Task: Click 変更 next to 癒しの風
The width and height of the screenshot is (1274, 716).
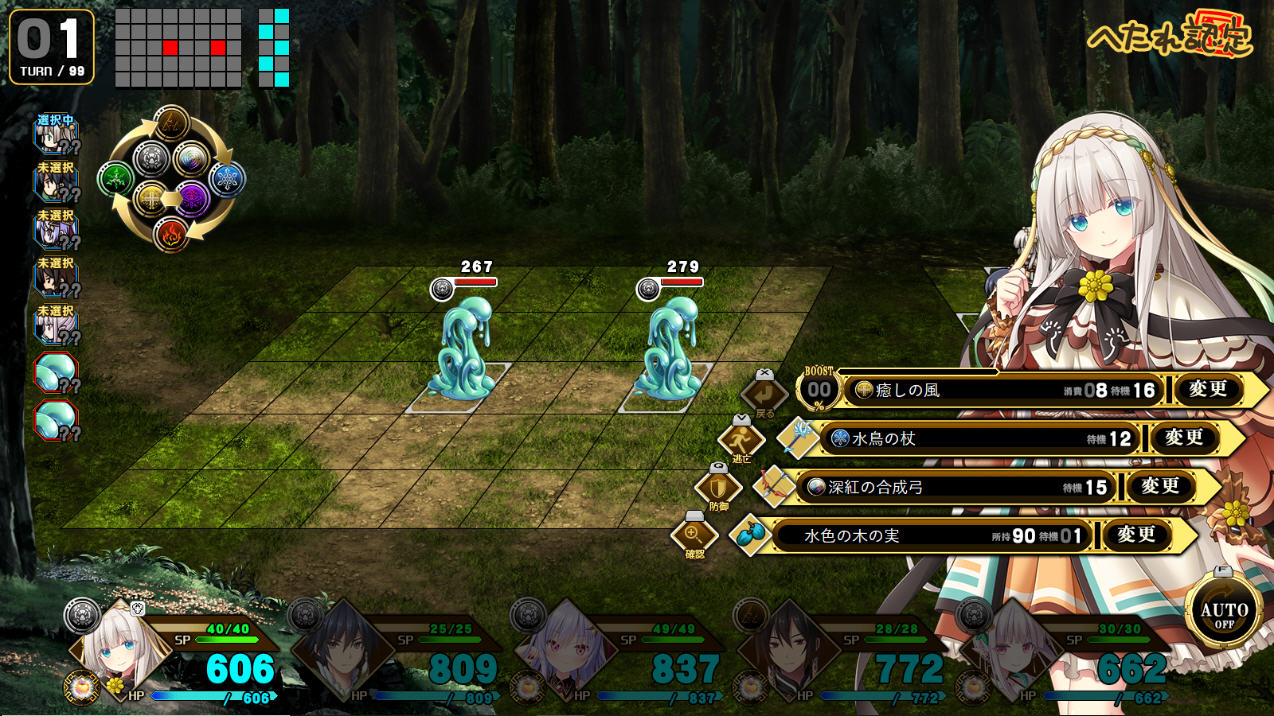Action: pyautogui.click(x=1208, y=390)
